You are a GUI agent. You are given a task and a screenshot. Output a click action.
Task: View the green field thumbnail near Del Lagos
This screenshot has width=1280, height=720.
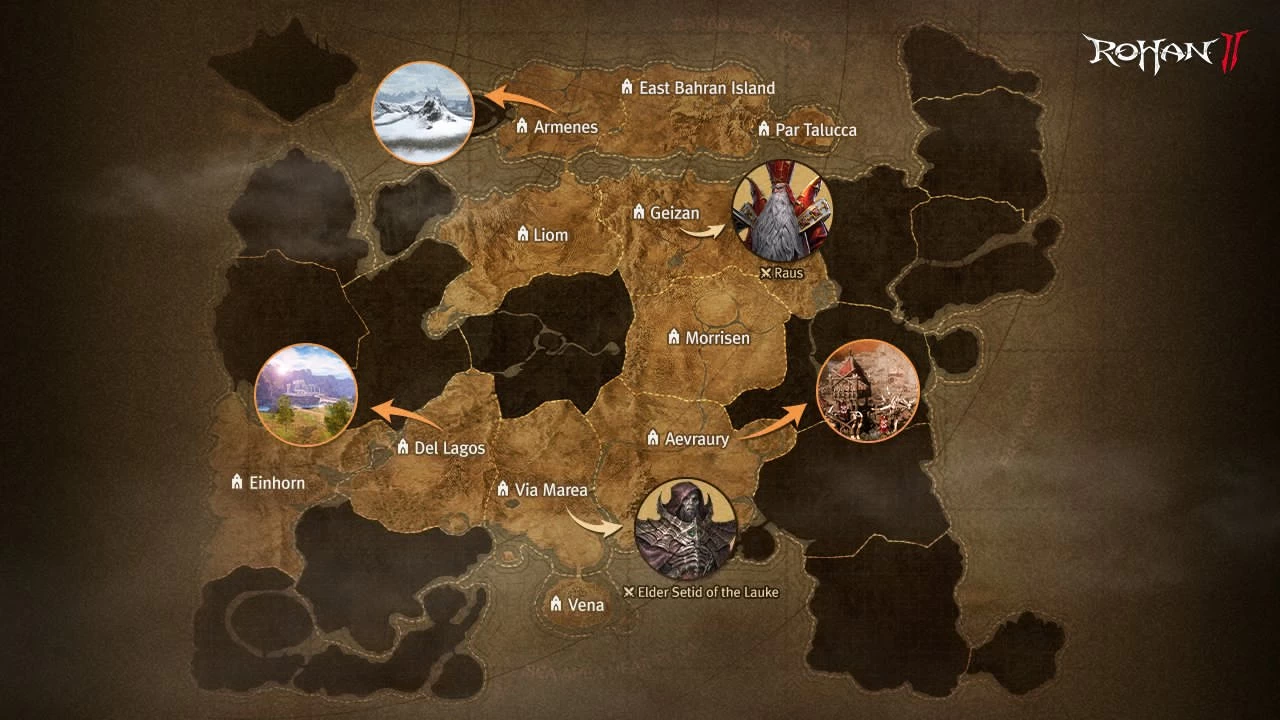click(x=306, y=394)
